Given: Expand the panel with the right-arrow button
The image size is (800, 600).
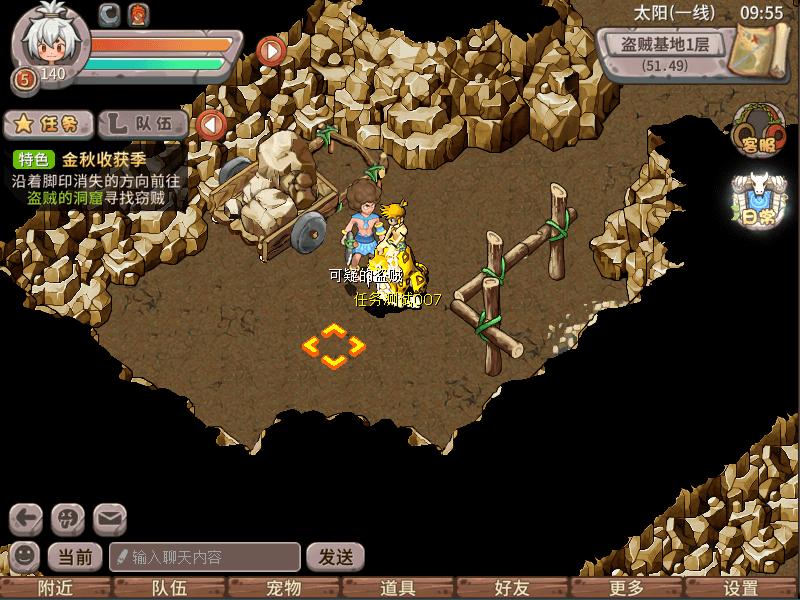Looking at the screenshot, I should tap(271, 49).
